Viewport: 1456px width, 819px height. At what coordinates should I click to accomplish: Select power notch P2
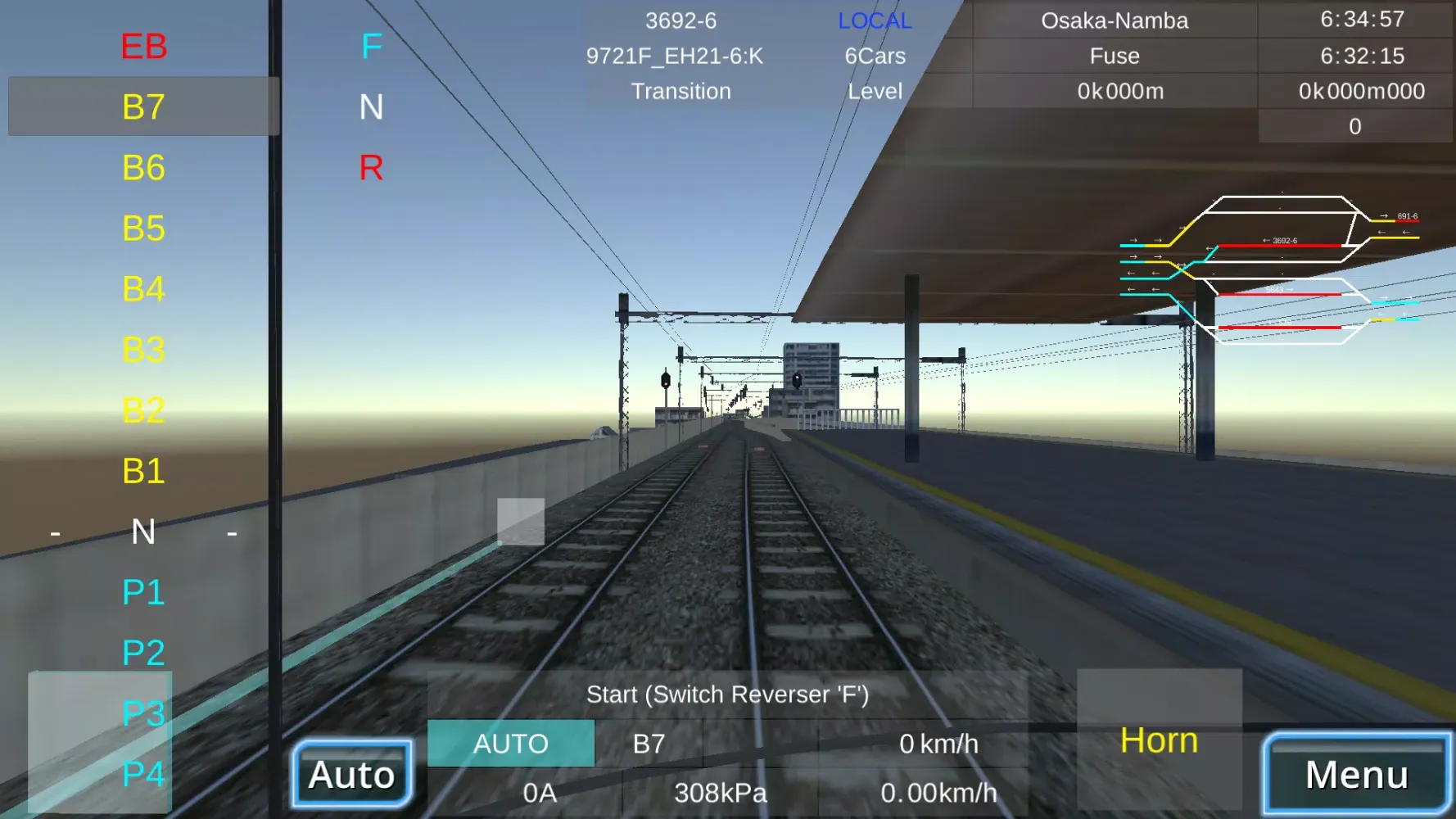[143, 654]
